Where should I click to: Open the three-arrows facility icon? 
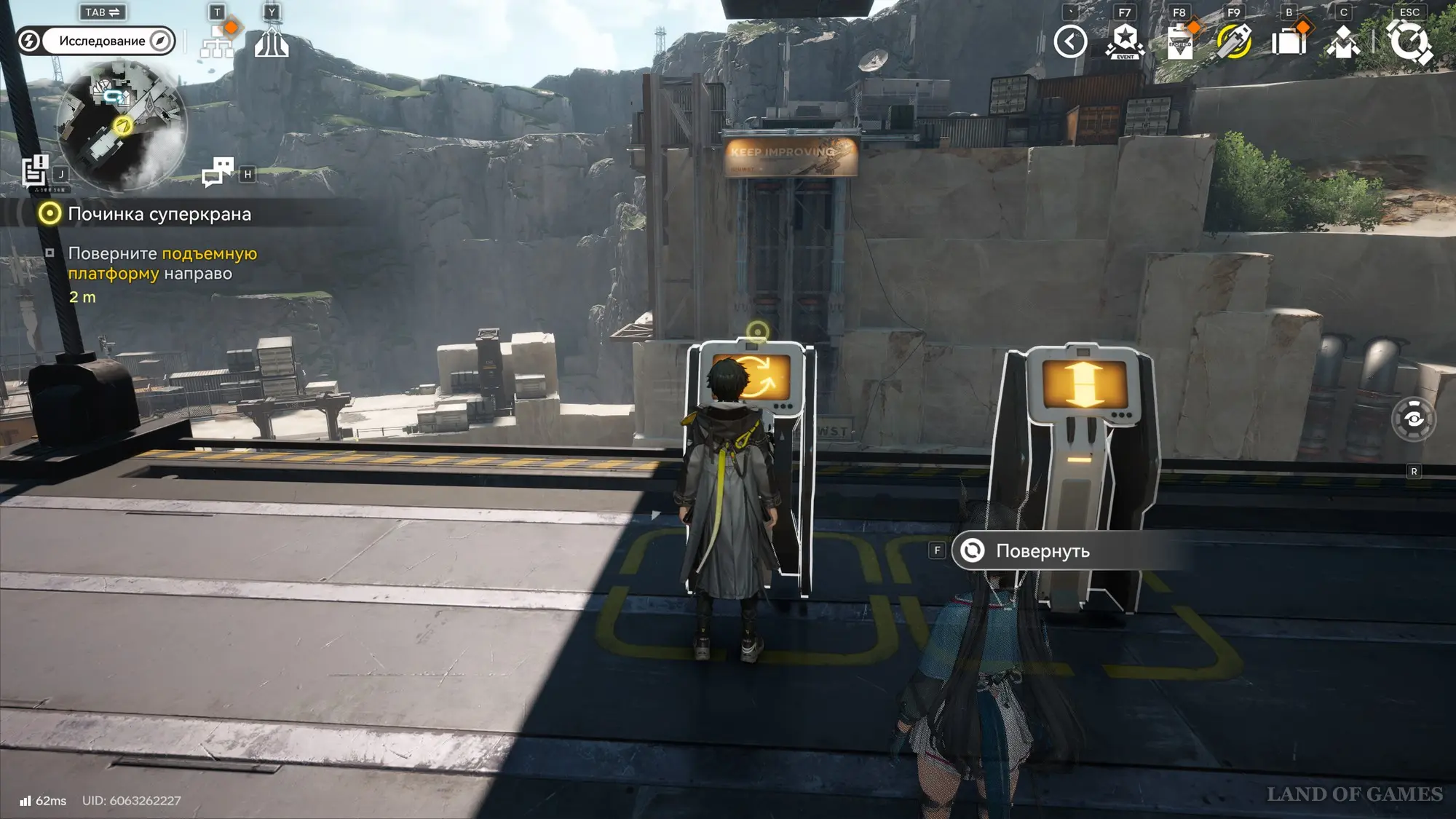pyautogui.click(x=272, y=42)
